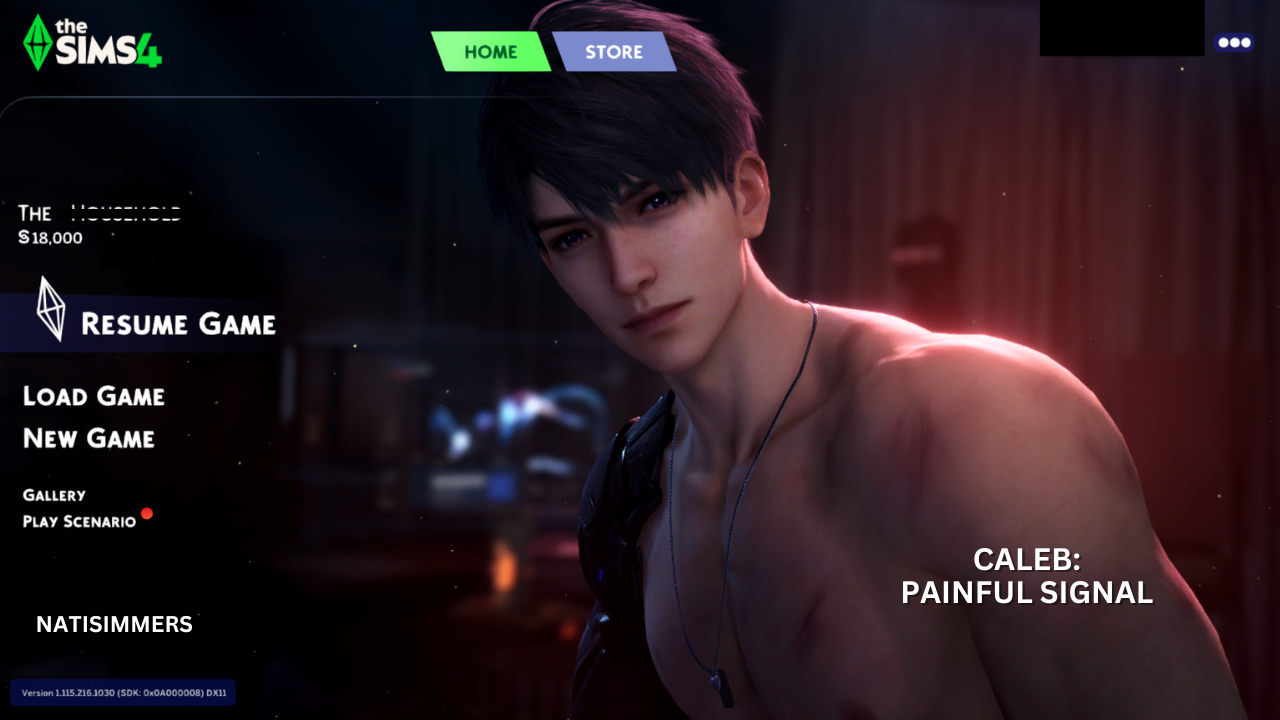Click the simoleon currency symbol beside 18,000
The height and width of the screenshot is (720, 1280).
click(25, 238)
